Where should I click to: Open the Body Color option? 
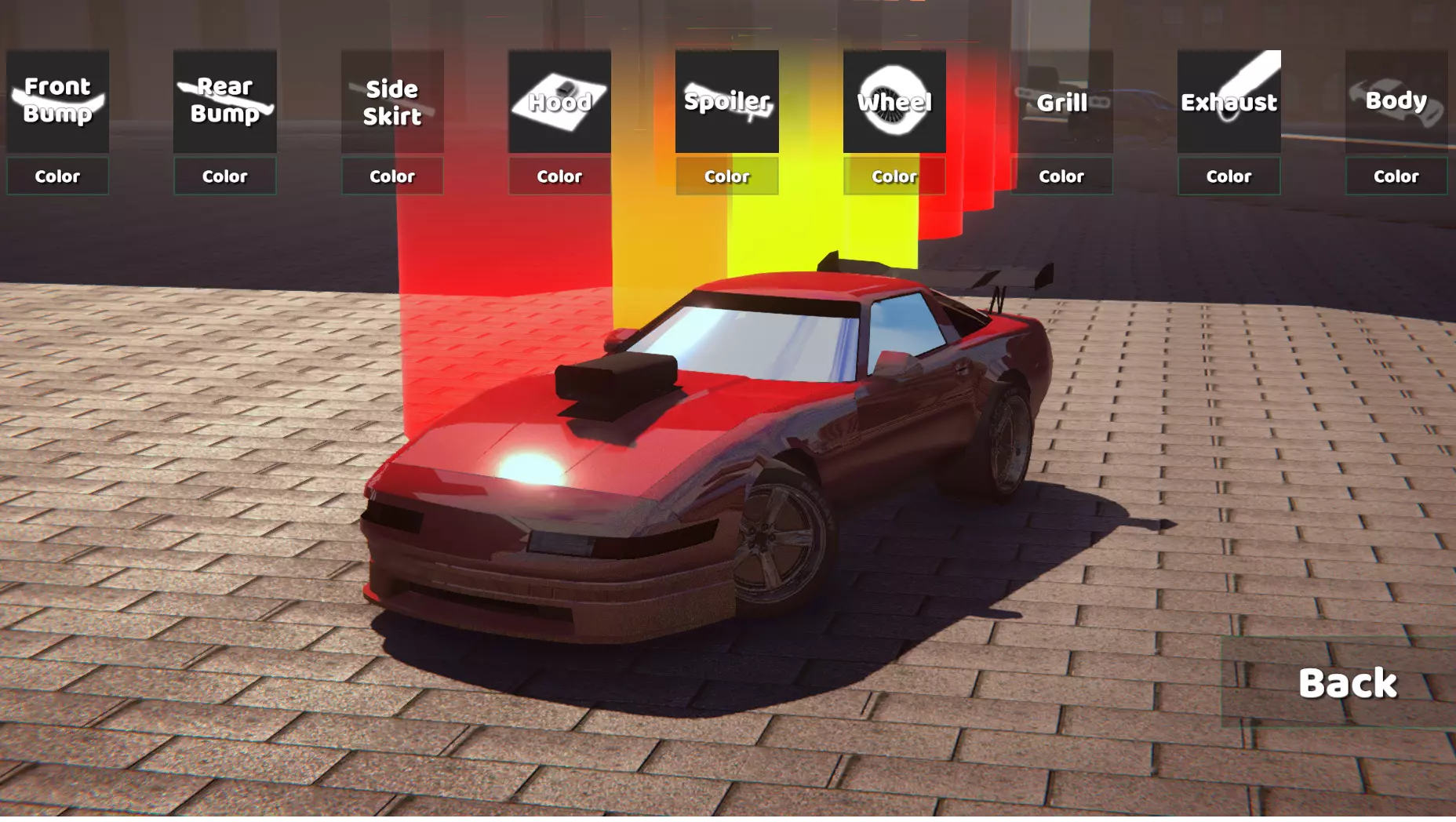point(1396,176)
